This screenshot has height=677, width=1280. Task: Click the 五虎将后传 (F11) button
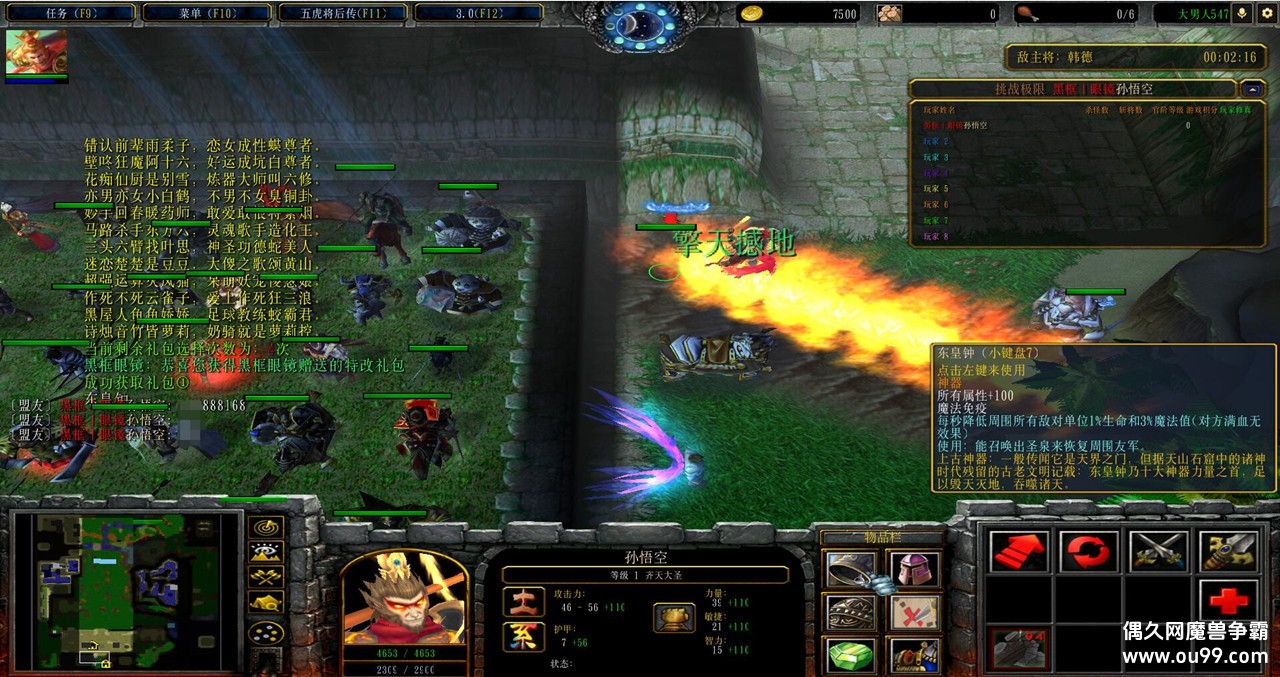click(x=341, y=13)
